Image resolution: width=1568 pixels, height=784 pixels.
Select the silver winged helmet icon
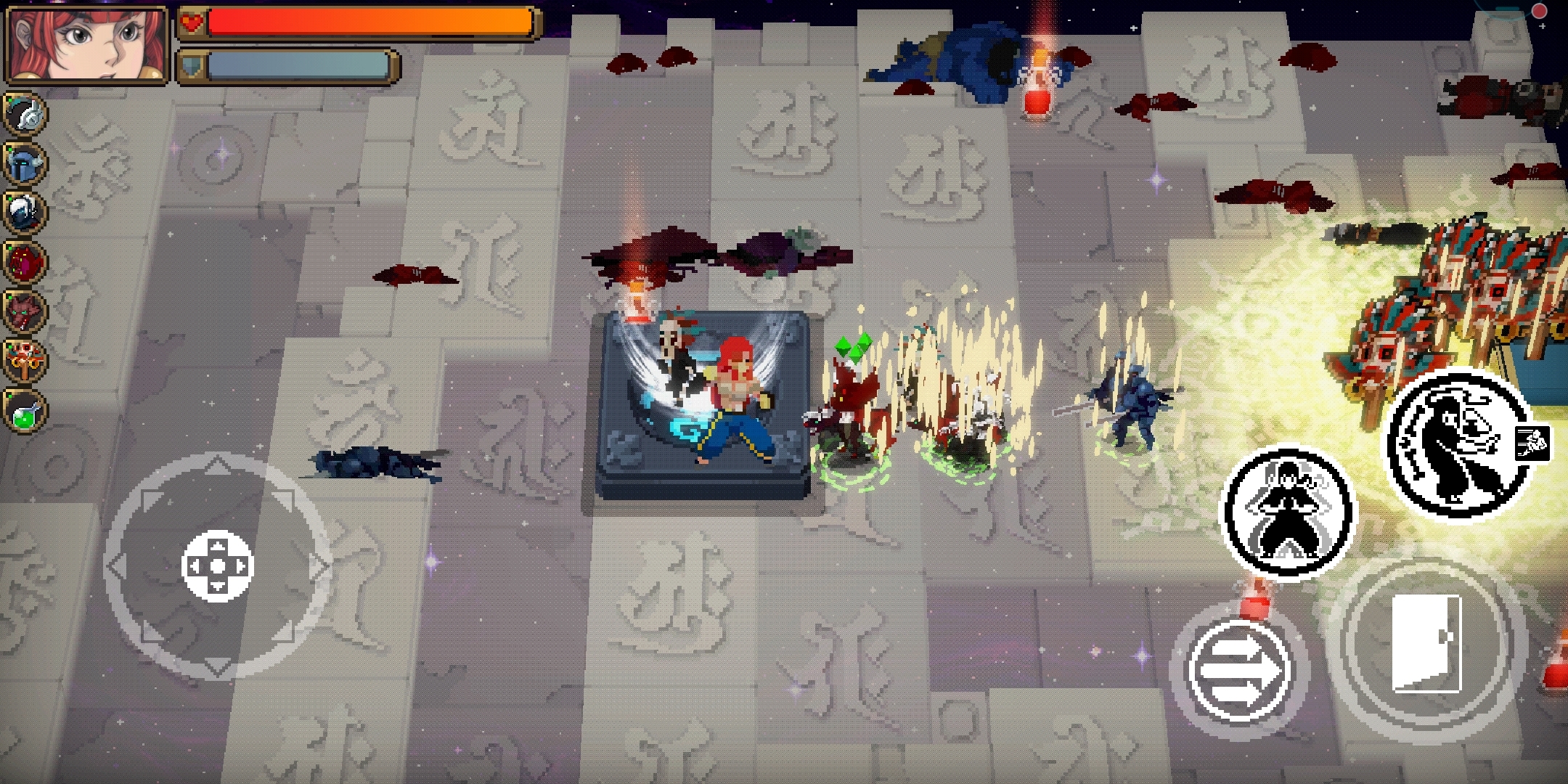pos(26,115)
